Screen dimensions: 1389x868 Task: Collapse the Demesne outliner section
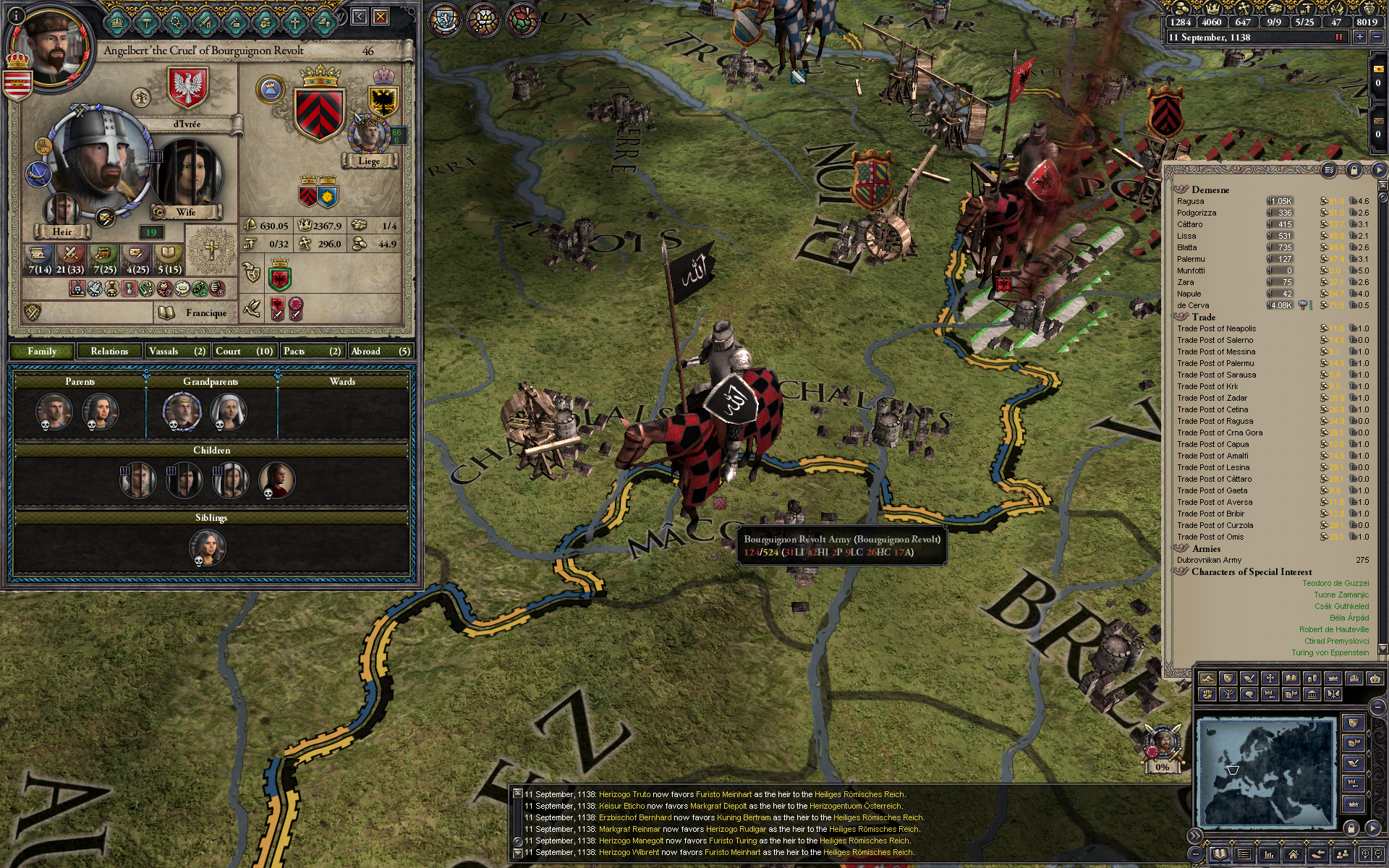point(1181,190)
